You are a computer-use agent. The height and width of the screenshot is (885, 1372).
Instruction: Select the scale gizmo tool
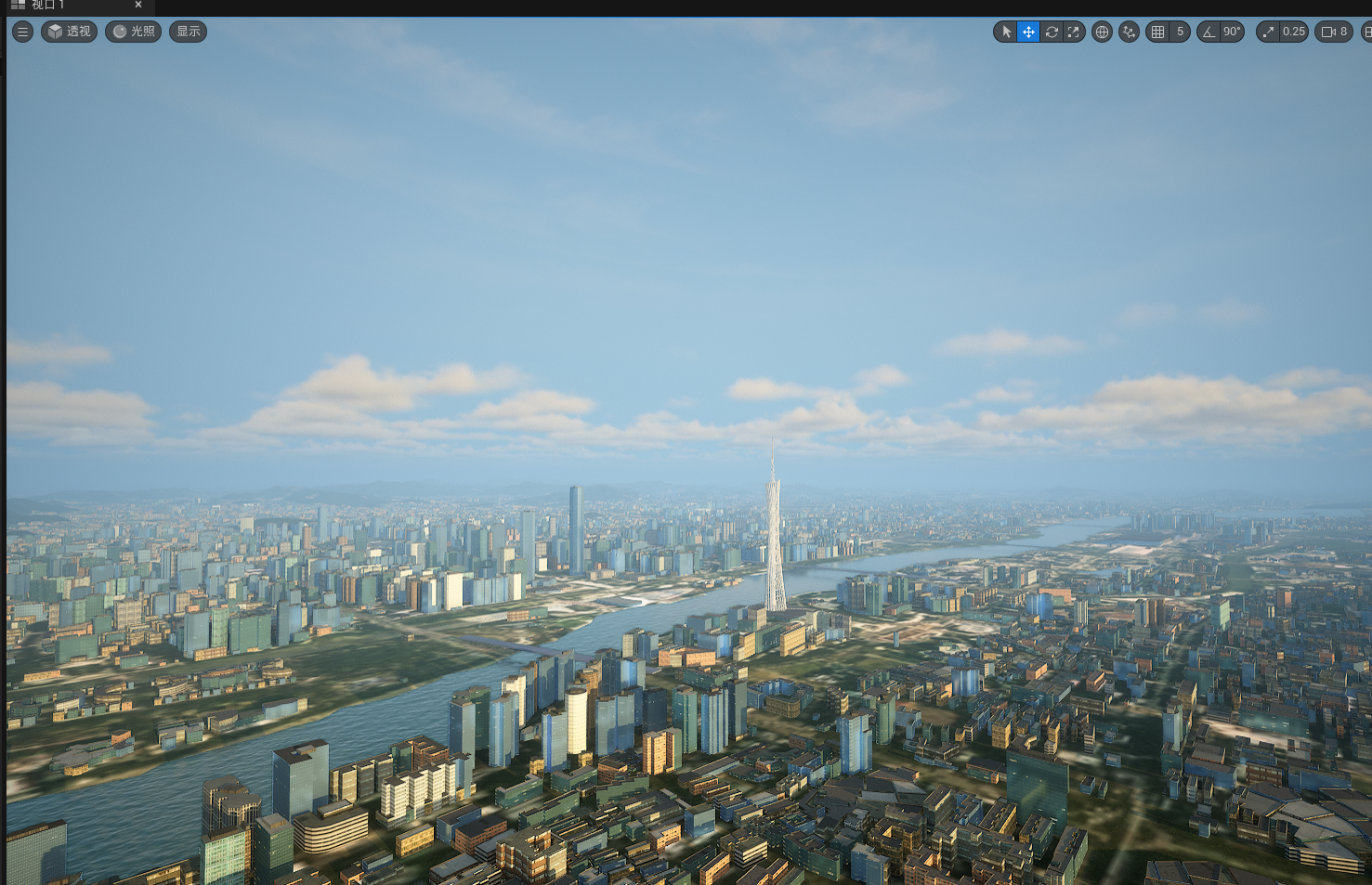[x=1074, y=32]
